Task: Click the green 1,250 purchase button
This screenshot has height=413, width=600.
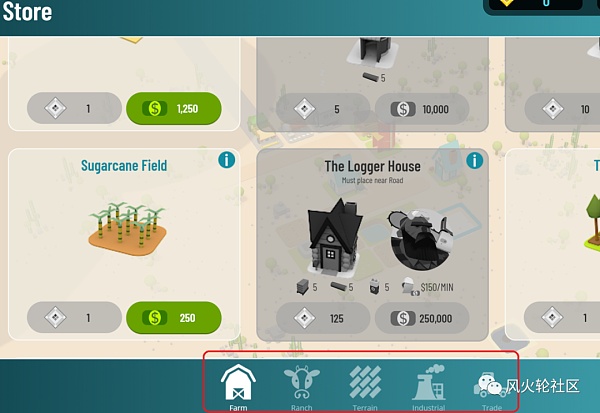Action: (x=173, y=108)
